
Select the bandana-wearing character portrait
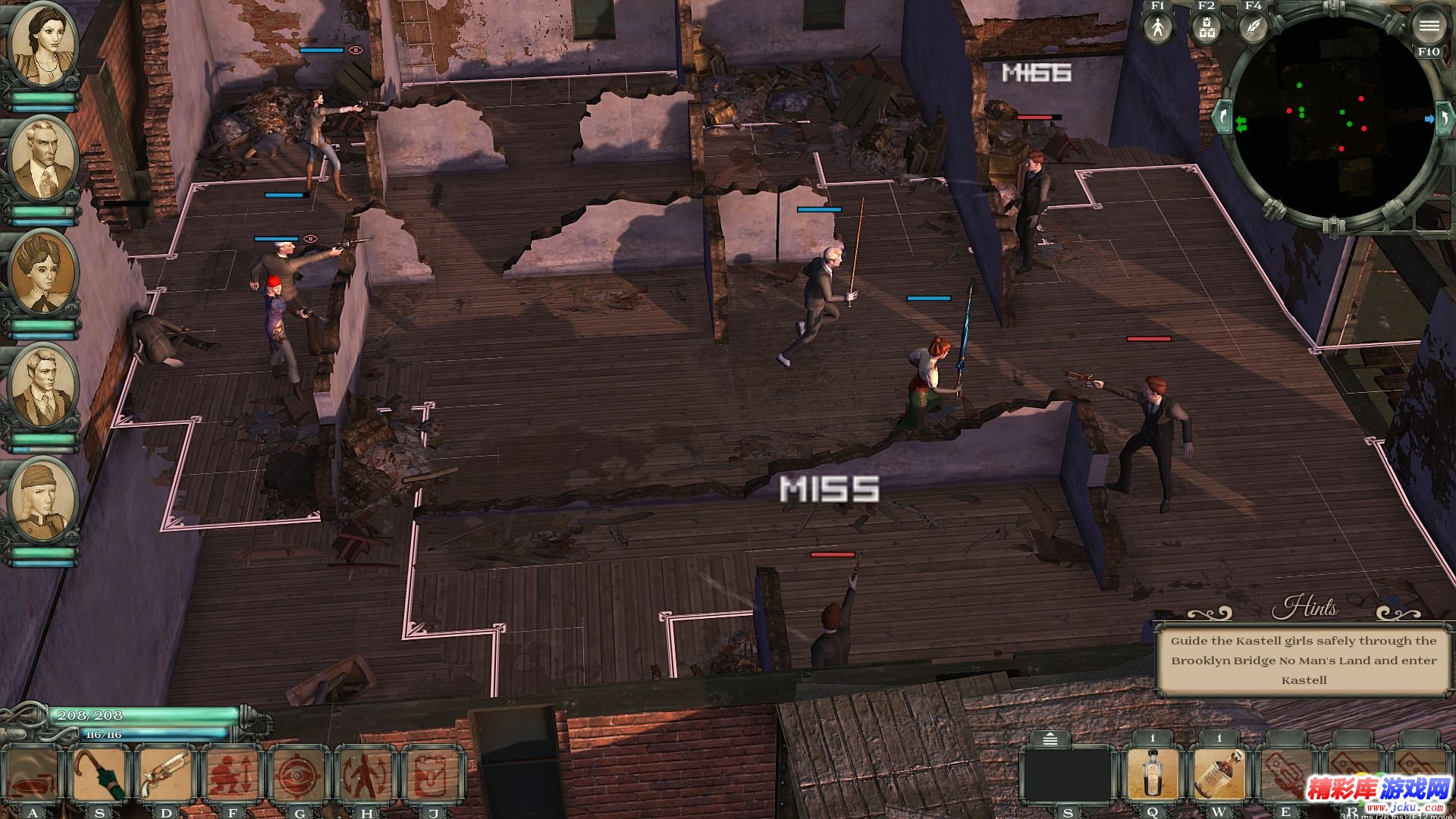click(x=42, y=499)
